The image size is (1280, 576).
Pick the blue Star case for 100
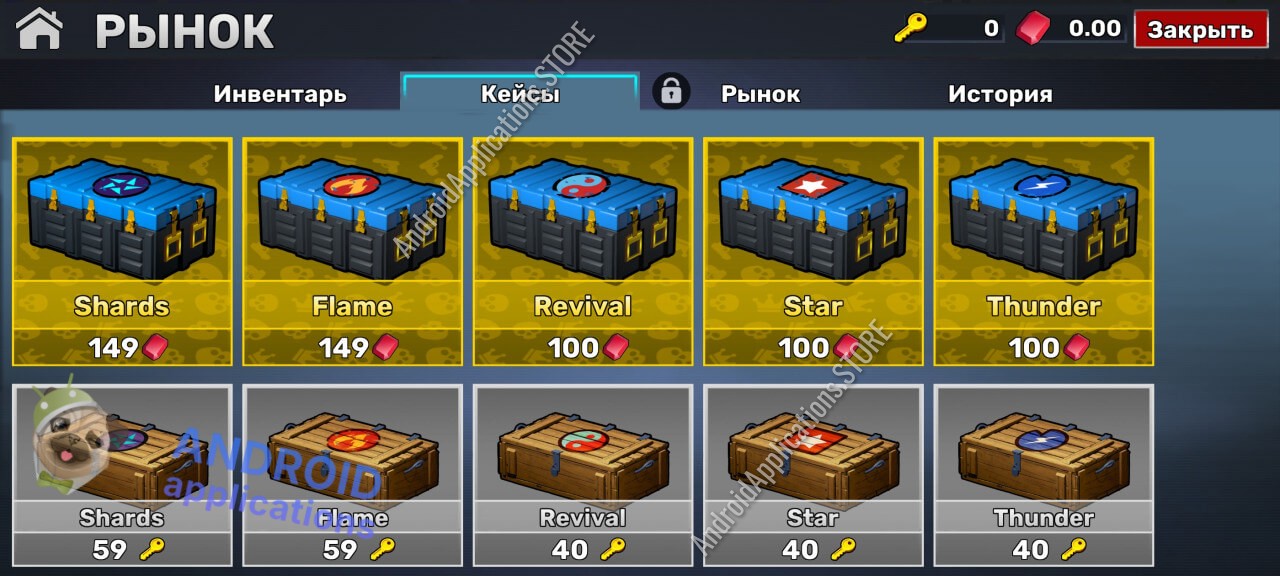coord(813,251)
